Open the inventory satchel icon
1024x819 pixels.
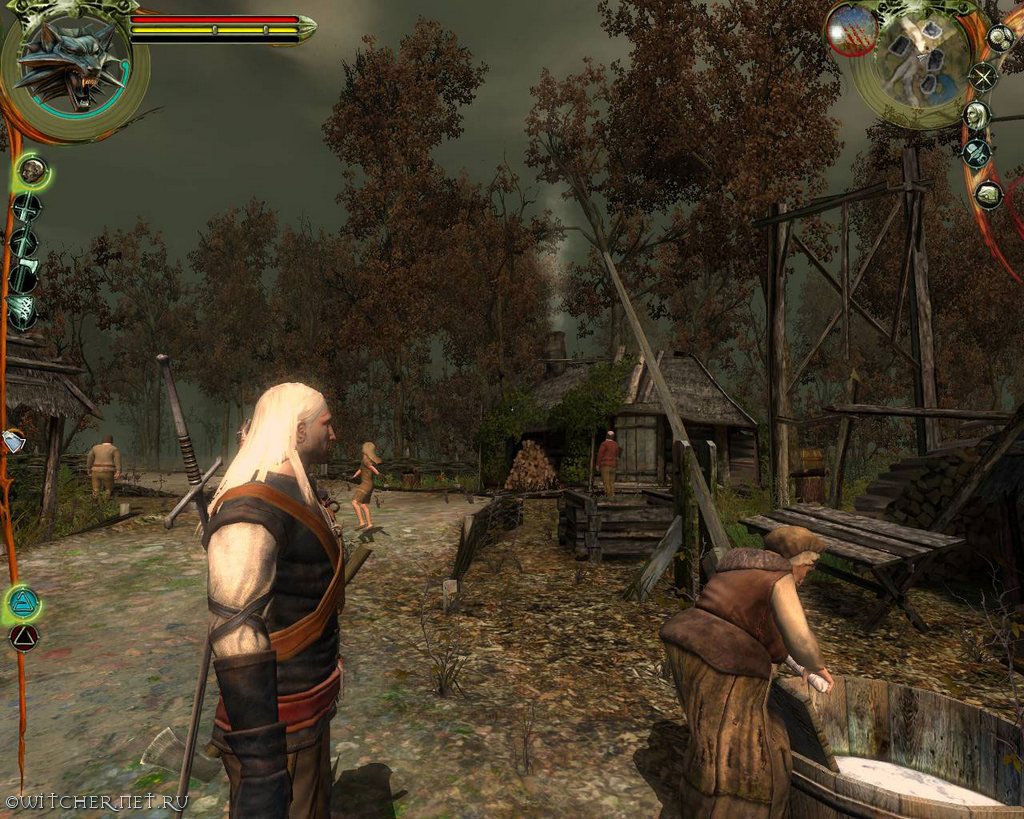(988, 194)
